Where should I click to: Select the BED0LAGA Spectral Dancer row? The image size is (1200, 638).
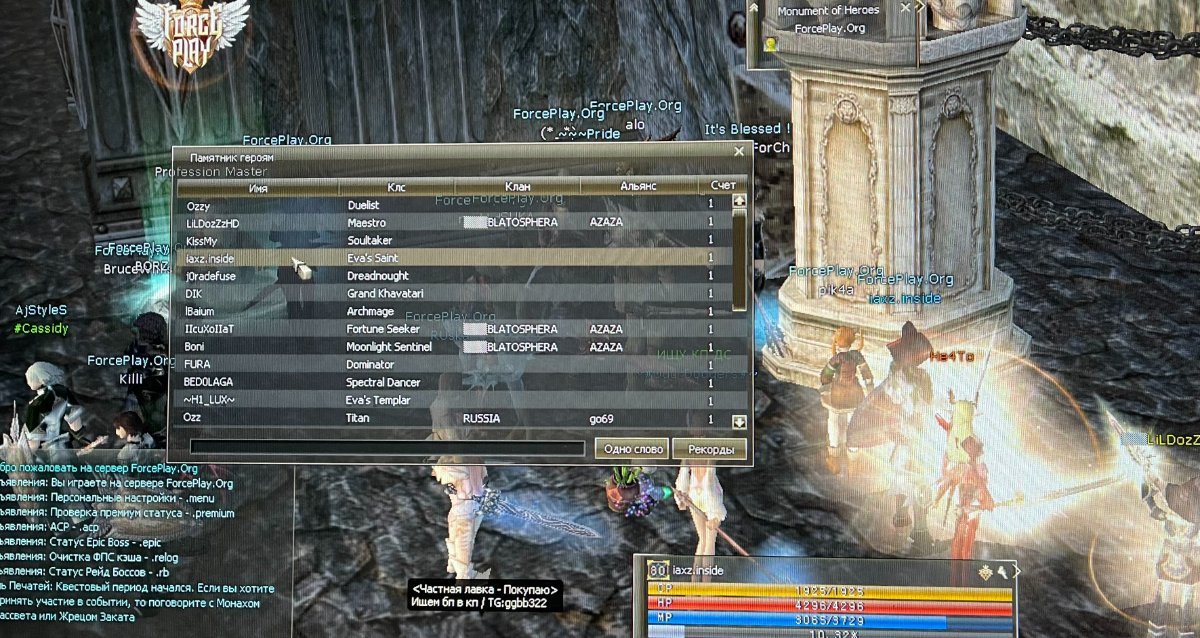(450, 383)
